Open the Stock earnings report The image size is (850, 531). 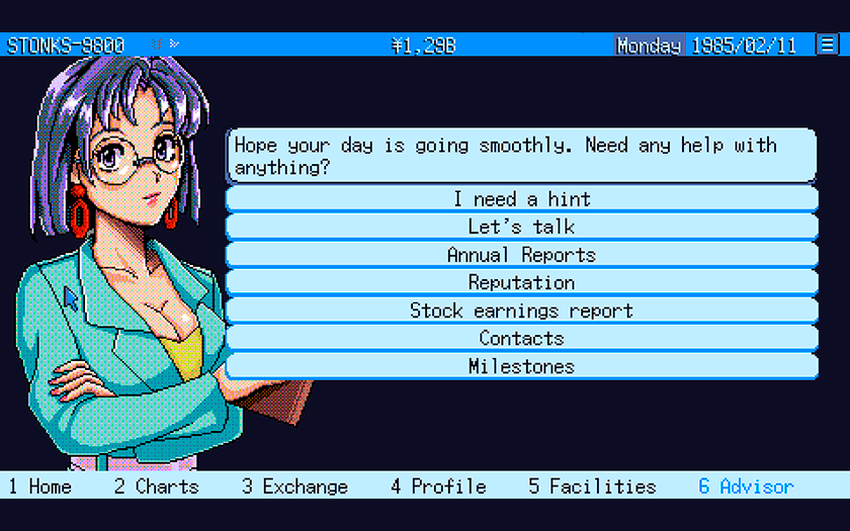[x=521, y=311]
